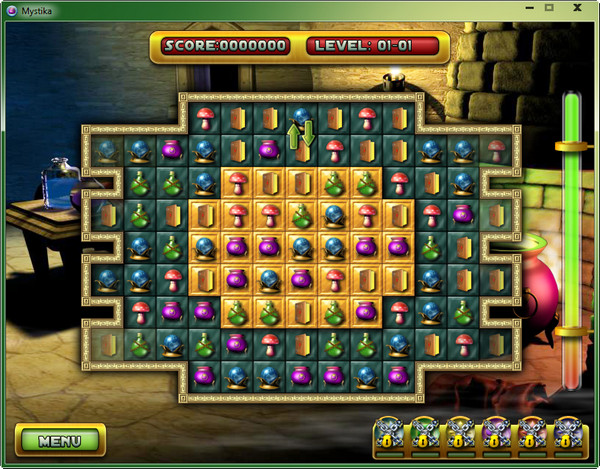Viewport: 600px width, 469px height.
Task: Click the locked yellow power-up slot
Action: click(x=459, y=433)
